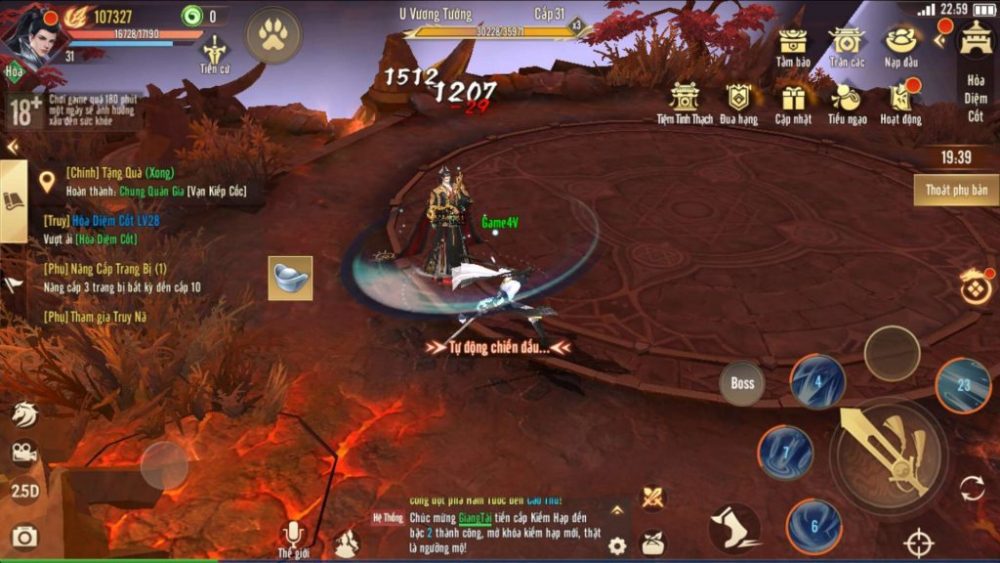Use the main sword attack button
Image resolution: width=1000 pixels, height=563 pixels.
[888, 453]
